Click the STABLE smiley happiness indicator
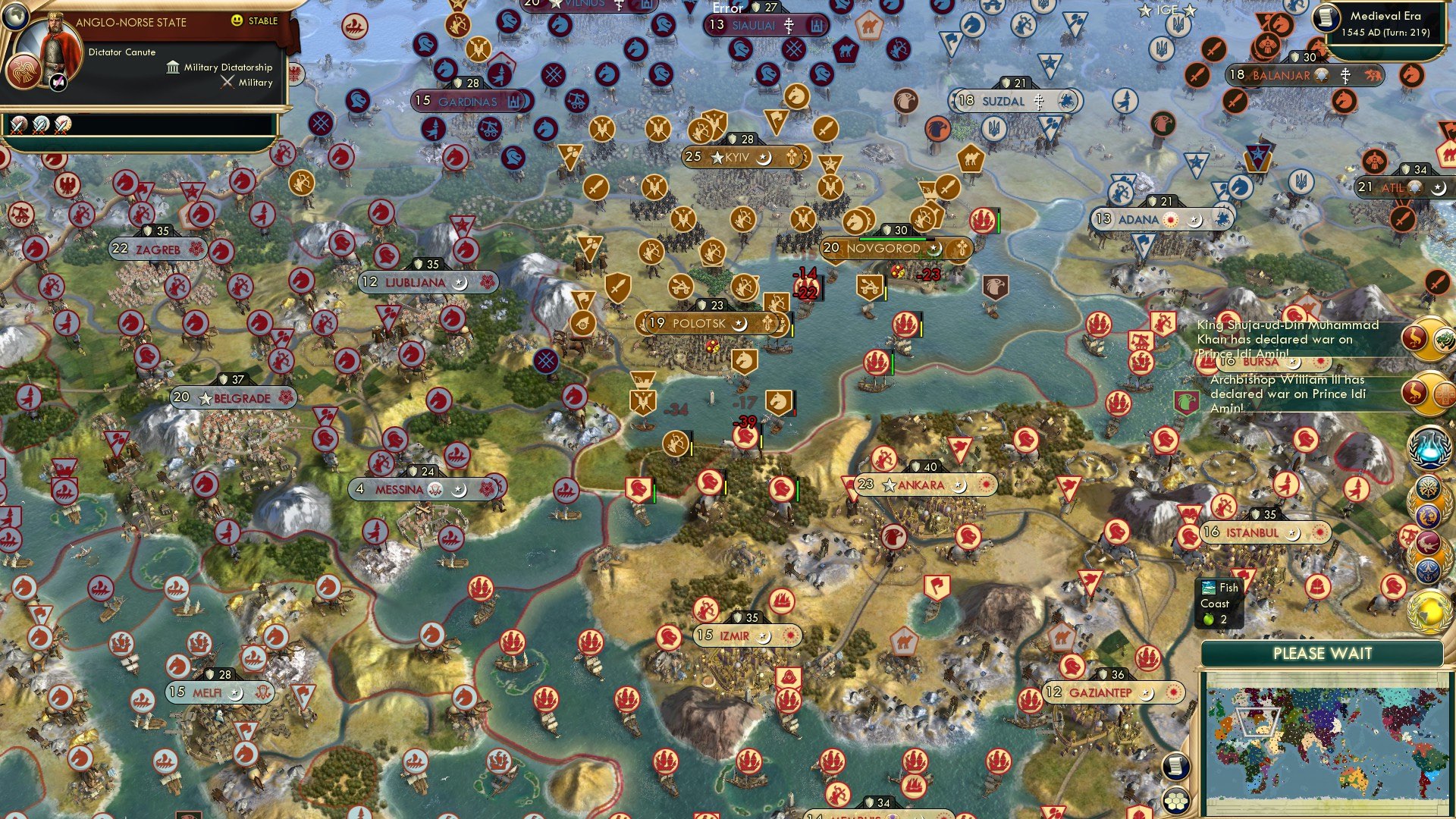 tap(237, 22)
